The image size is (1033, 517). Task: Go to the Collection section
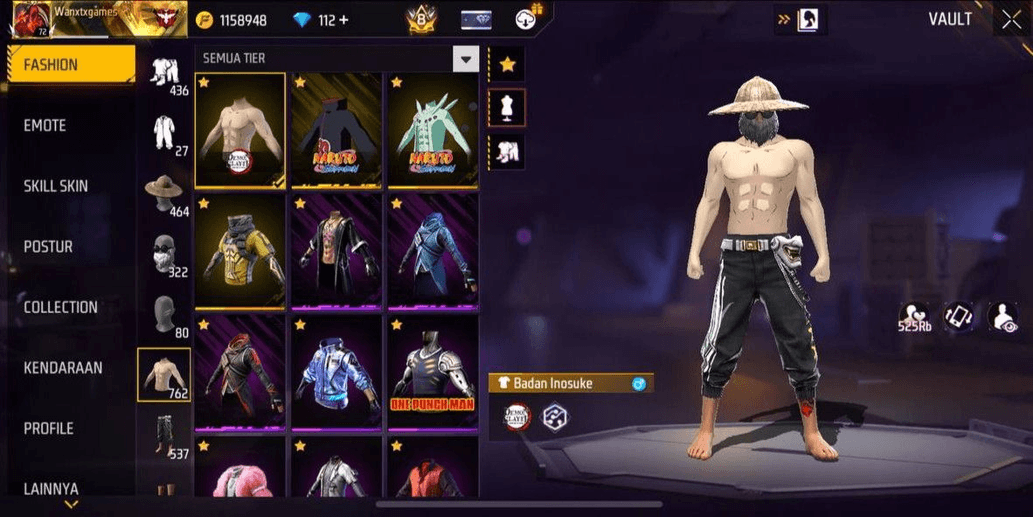(x=61, y=307)
